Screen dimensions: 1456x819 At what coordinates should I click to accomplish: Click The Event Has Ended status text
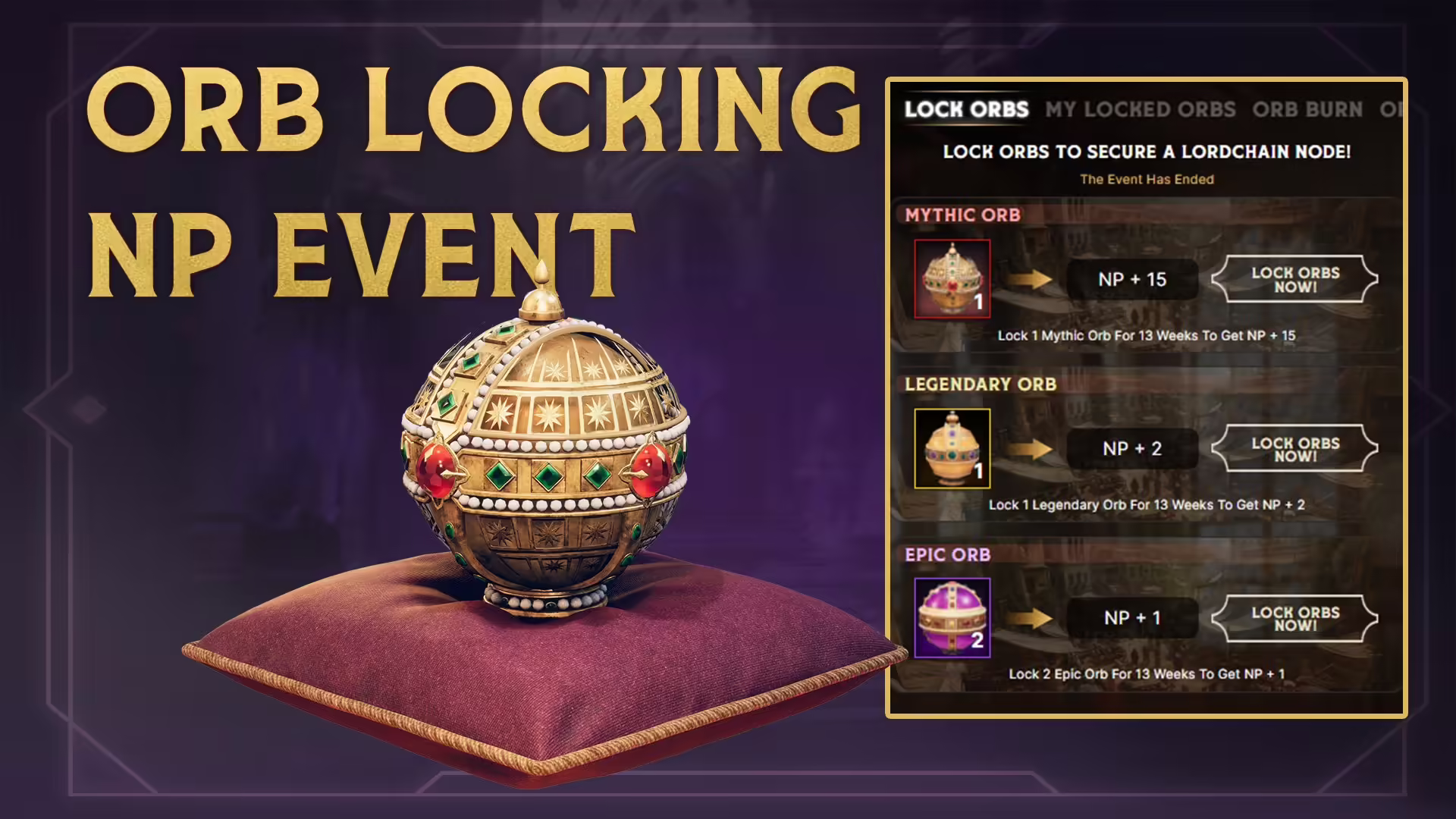[1147, 180]
